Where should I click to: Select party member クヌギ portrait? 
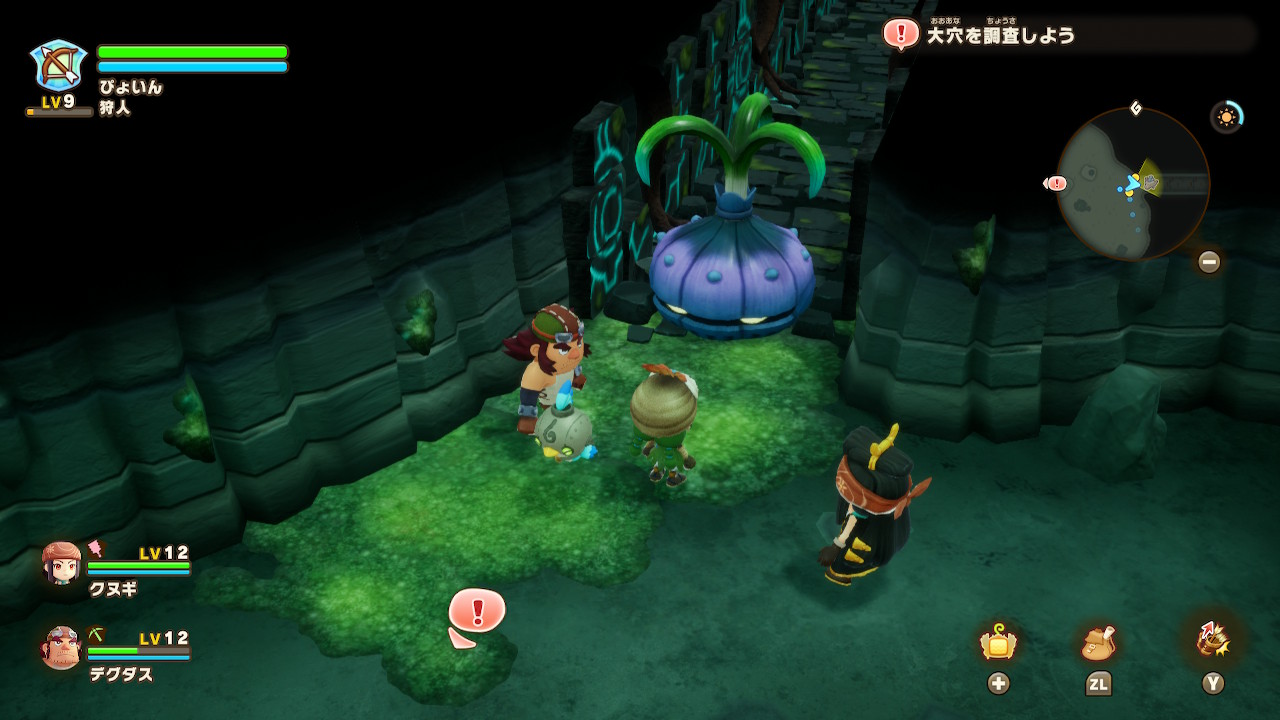tap(62, 564)
